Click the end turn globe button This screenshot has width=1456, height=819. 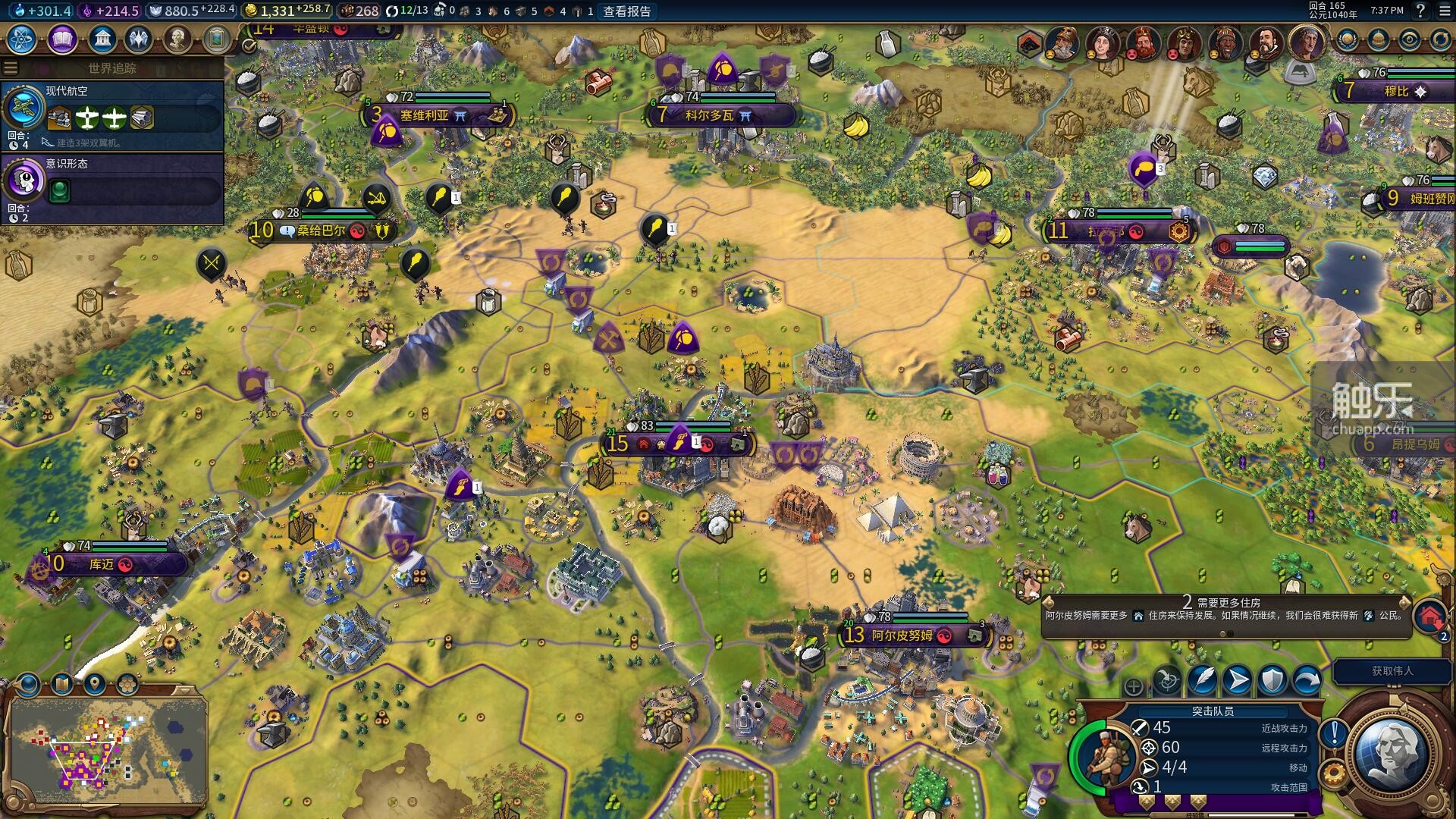[1392, 753]
